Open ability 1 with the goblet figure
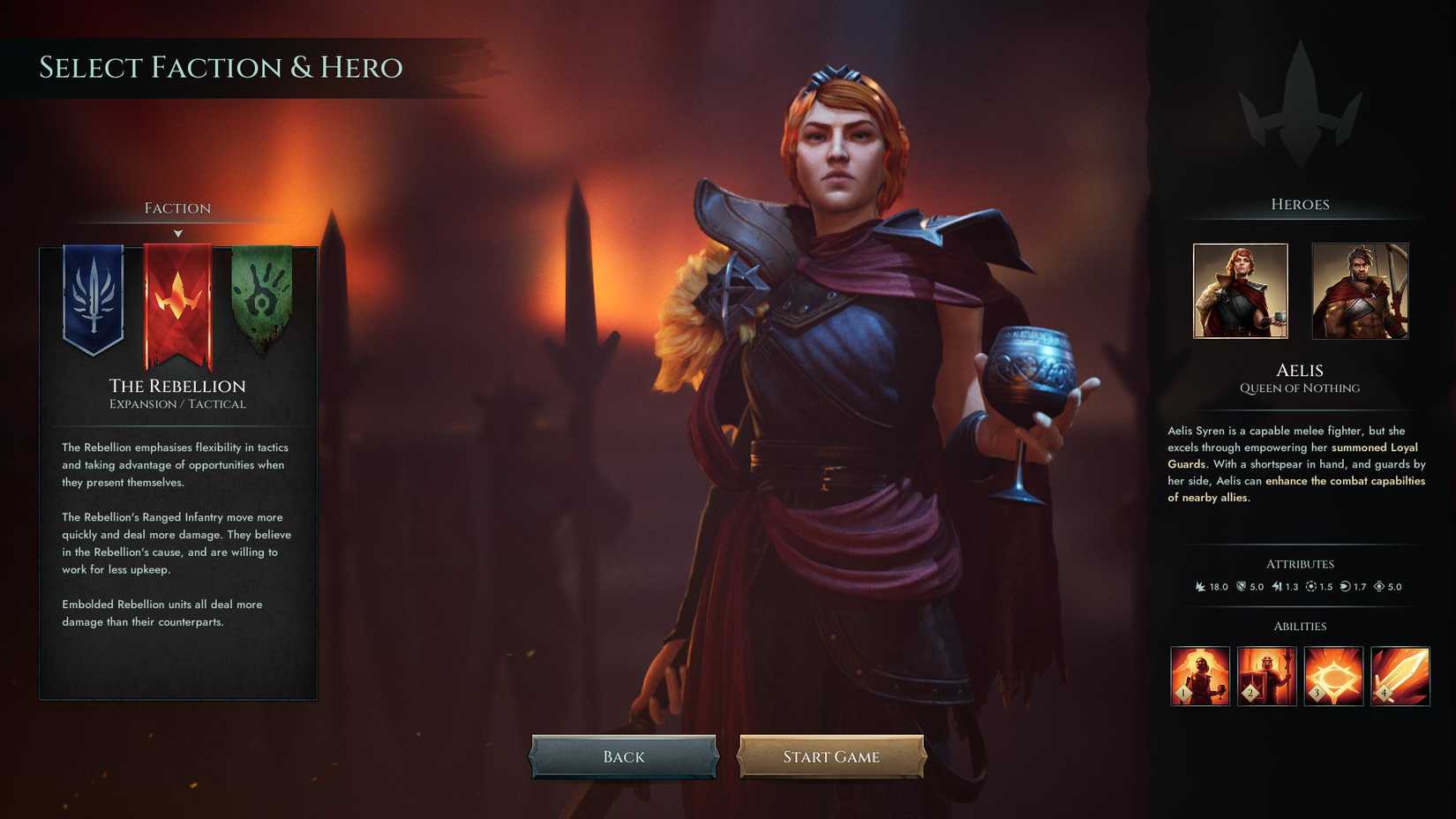This screenshot has width=1456, height=819. (1199, 674)
